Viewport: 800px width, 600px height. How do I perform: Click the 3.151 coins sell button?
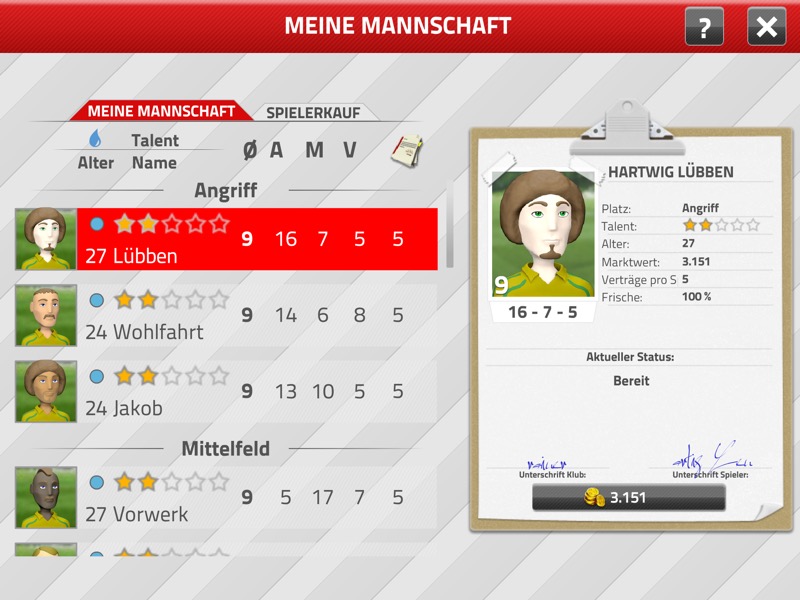(615, 498)
